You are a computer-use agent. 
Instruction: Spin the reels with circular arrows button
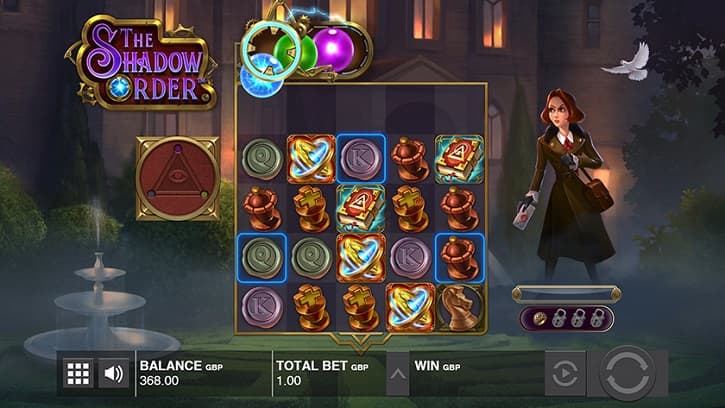tap(626, 373)
